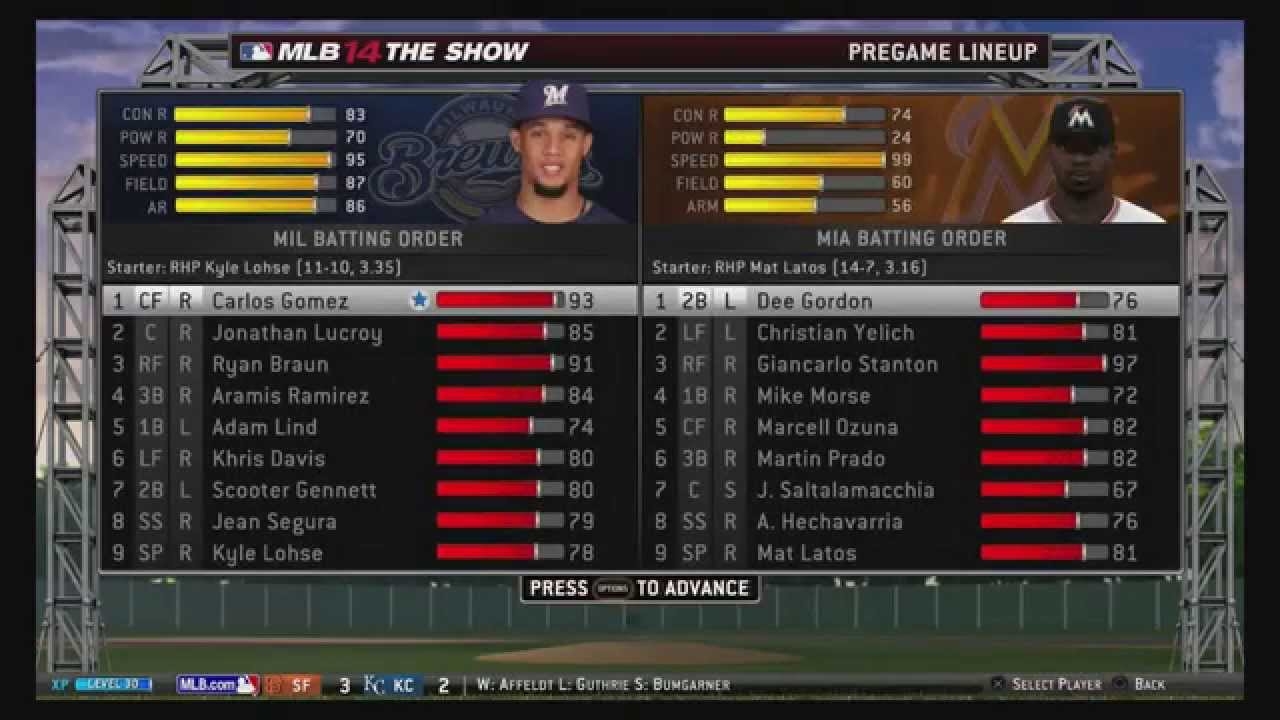Select Giancarlo Stanton from batting order

coord(847,364)
